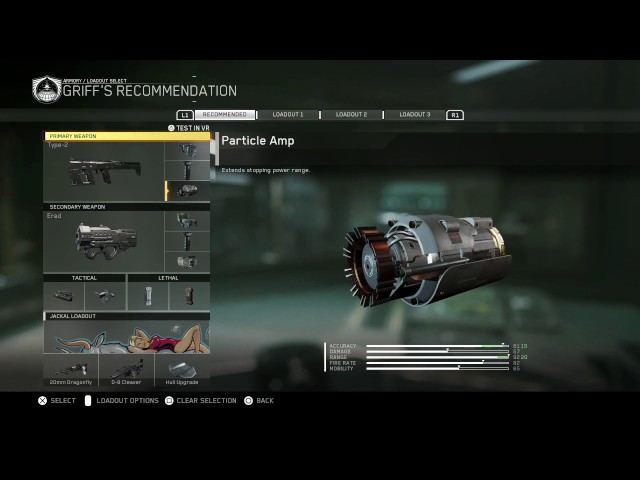Screen dimensions: 640x480
Task: Switch to the Loadout 2 tab
Action: [x=351, y=115]
